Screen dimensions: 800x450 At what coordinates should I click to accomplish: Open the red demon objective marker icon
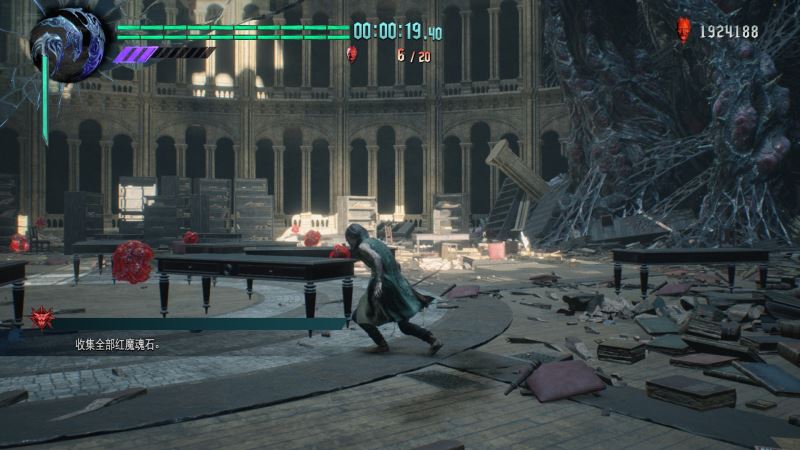tap(43, 318)
